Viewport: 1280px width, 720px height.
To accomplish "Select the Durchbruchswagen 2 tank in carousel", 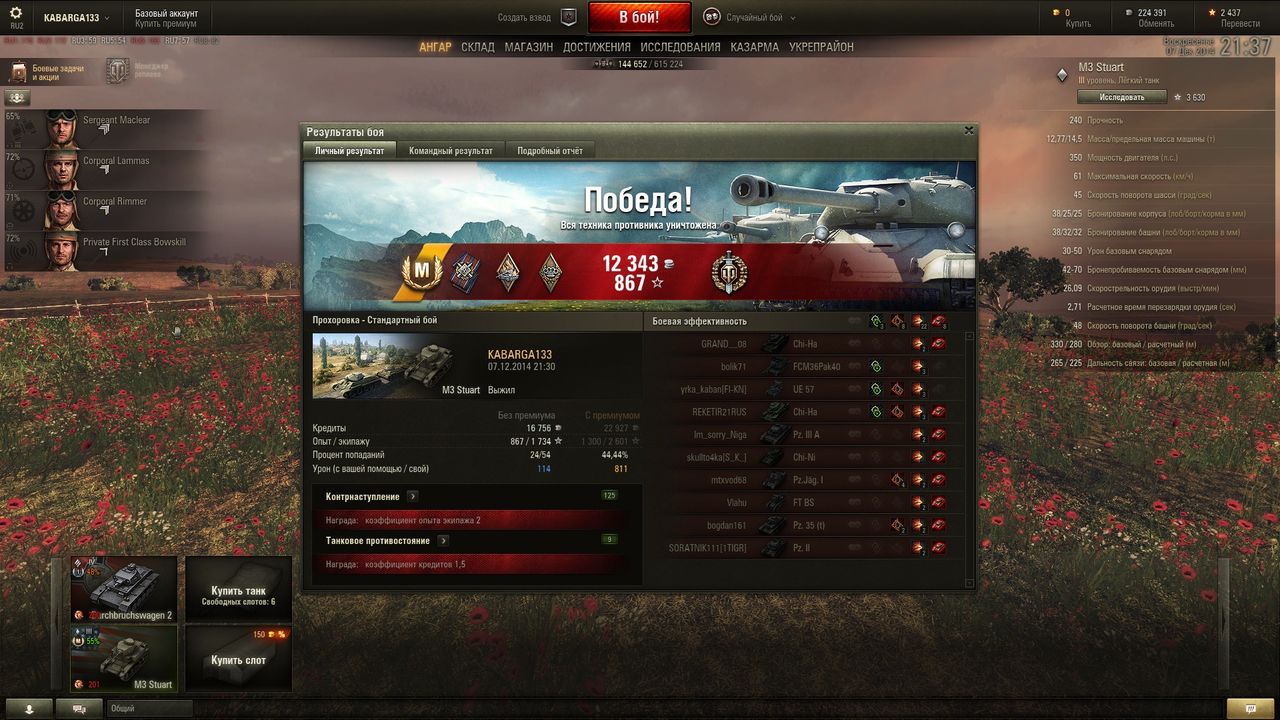I will (123, 589).
